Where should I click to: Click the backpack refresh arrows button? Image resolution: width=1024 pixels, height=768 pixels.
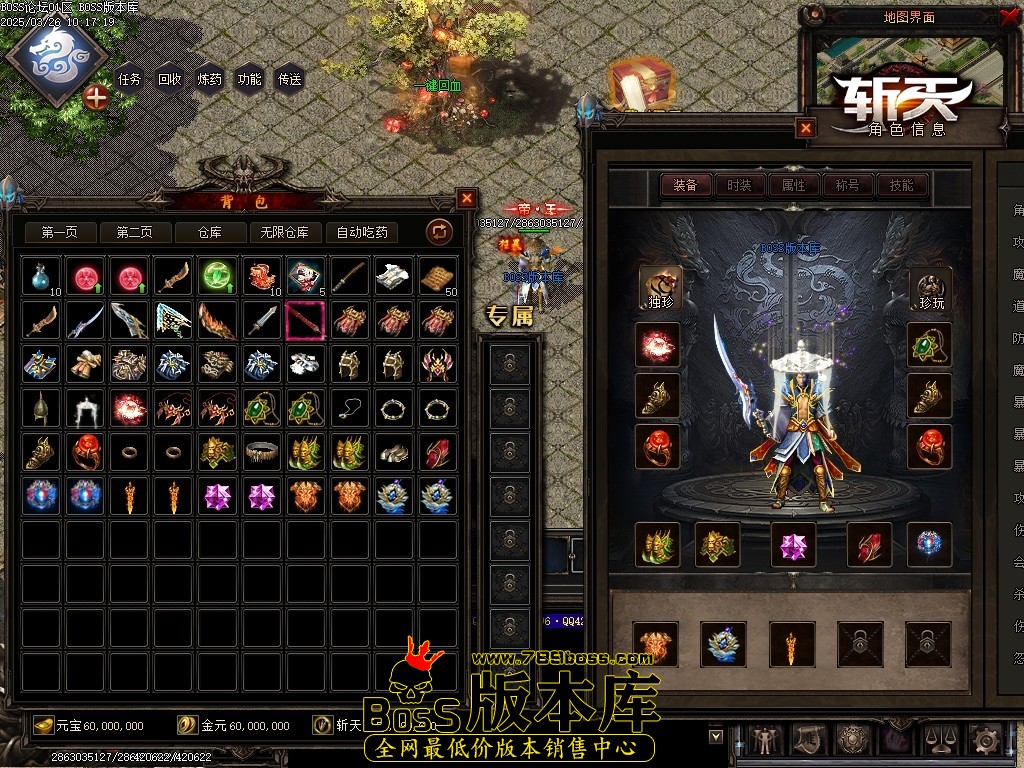(439, 232)
